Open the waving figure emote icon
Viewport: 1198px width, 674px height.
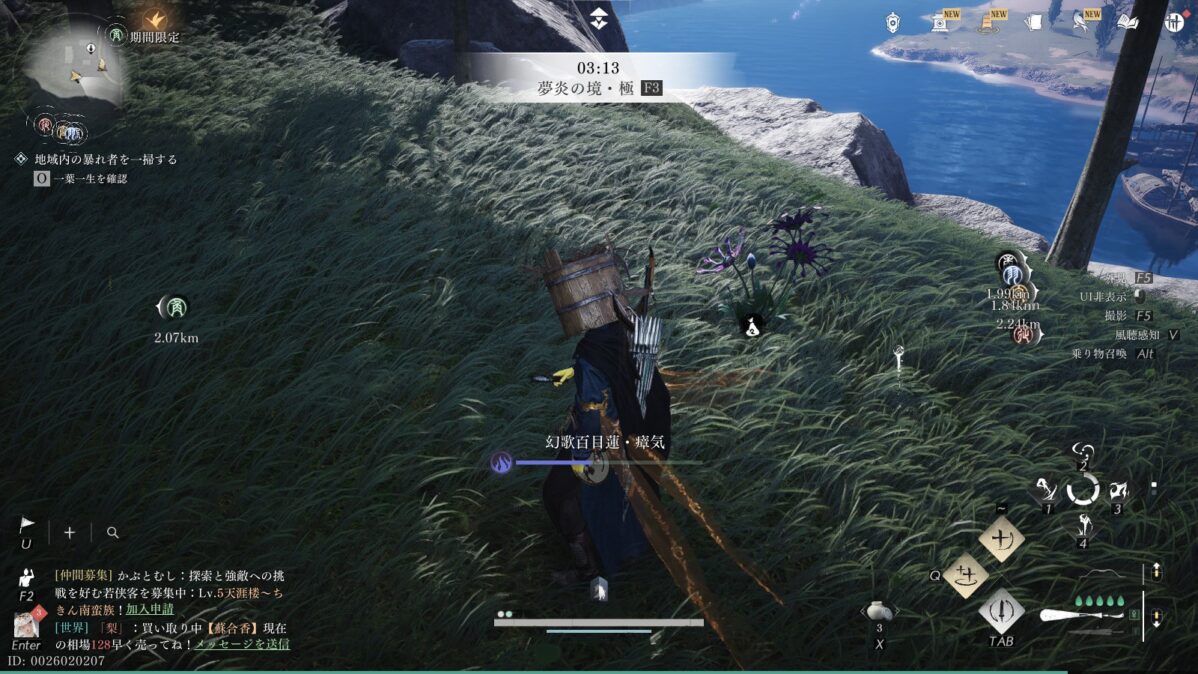click(27, 578)
